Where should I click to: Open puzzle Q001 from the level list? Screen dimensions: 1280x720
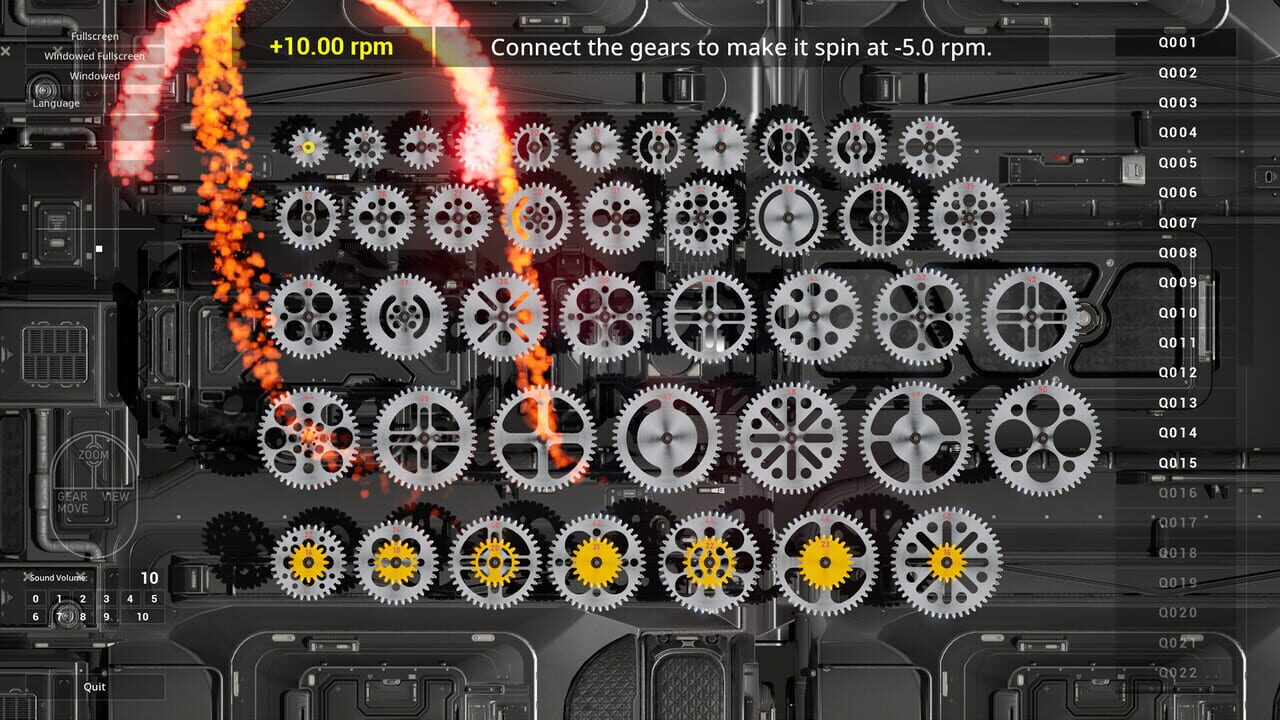[x=1180, y=42]
